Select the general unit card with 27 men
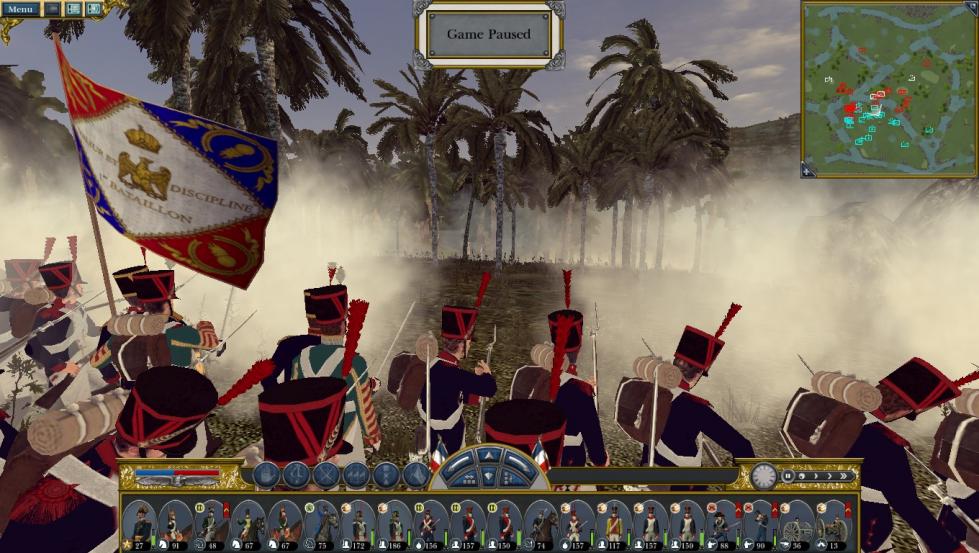 coord(139,522)
